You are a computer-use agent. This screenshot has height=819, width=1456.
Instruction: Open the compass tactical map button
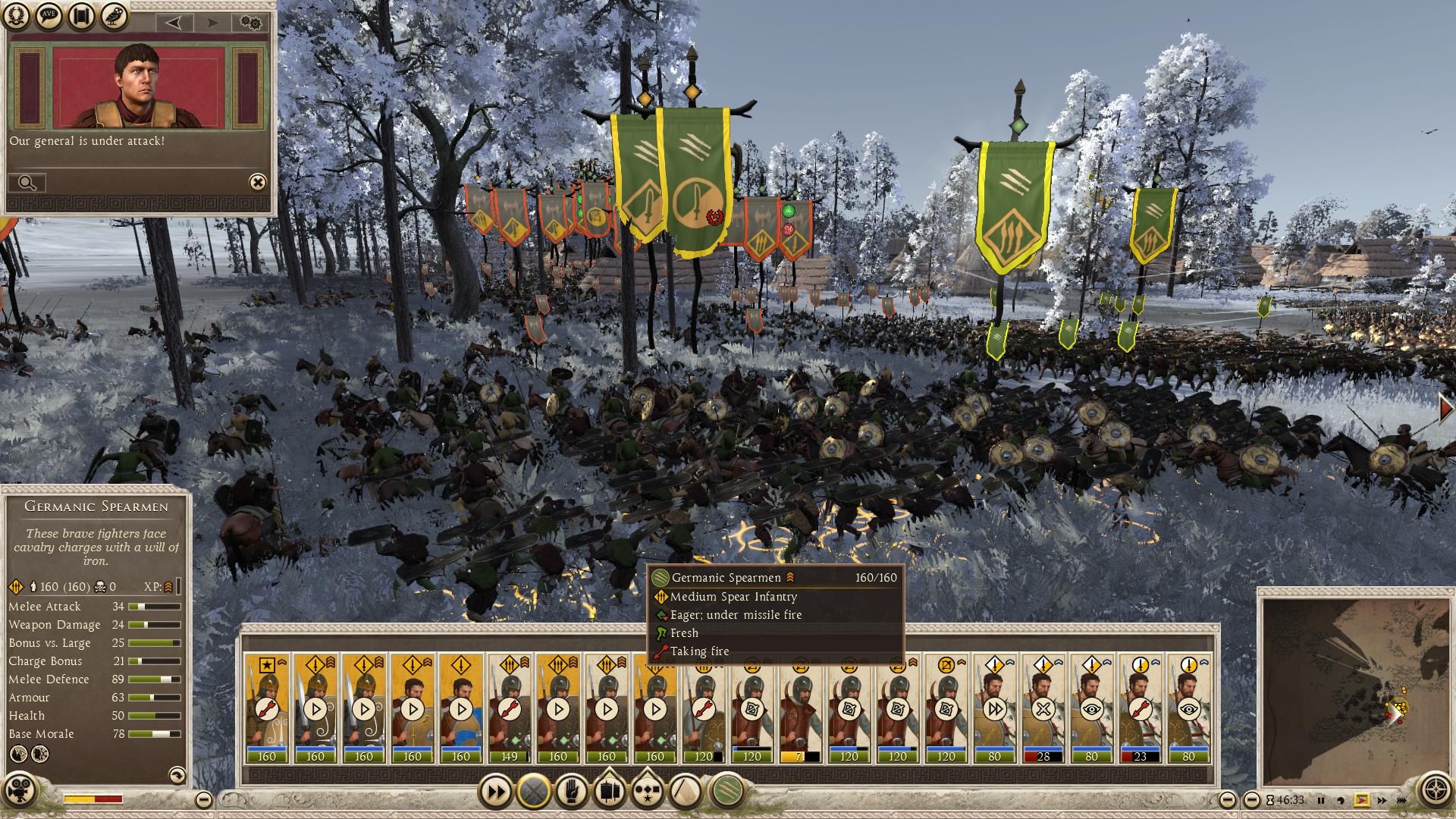tap(1435, 789)
